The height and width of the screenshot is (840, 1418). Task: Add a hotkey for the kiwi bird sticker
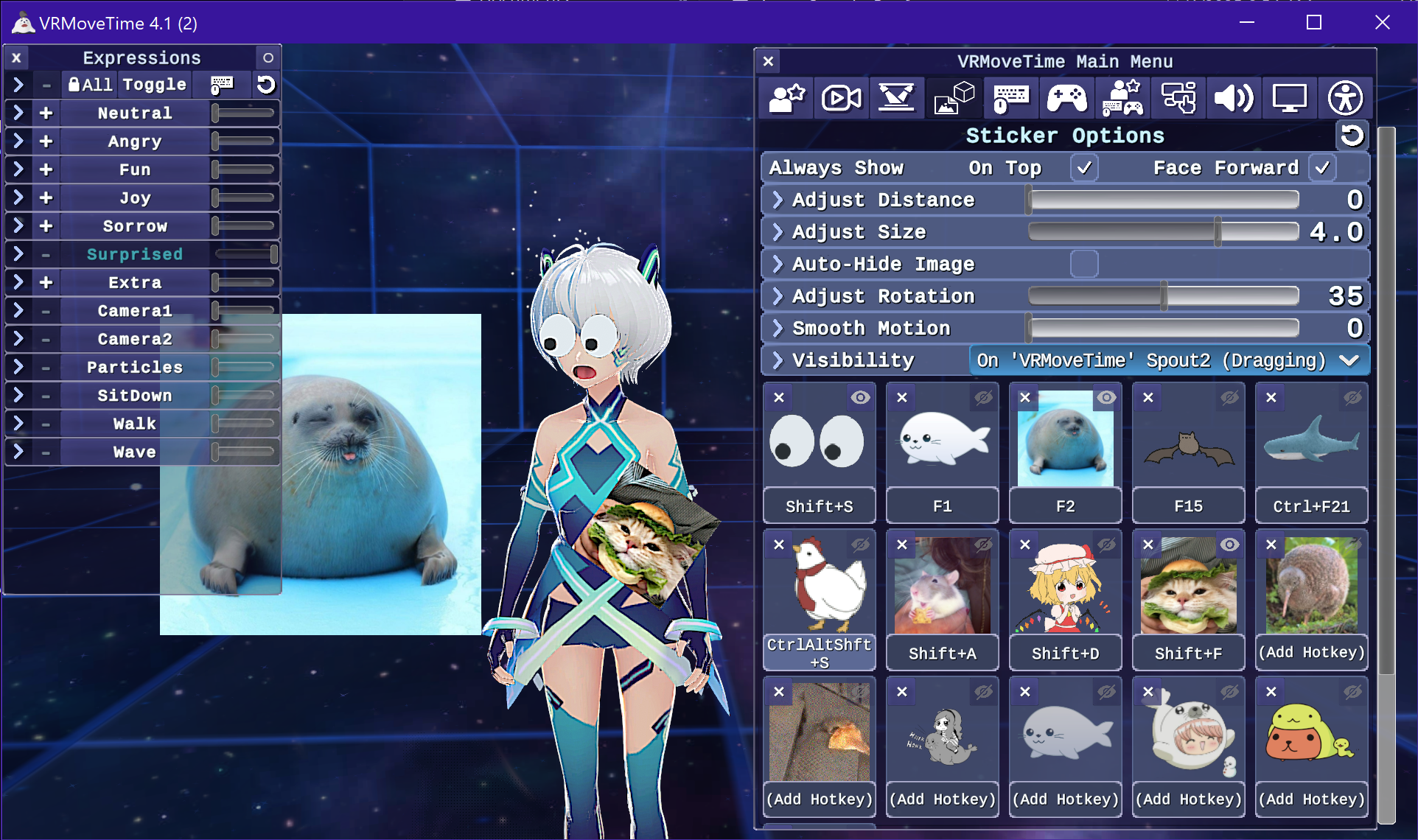1311,653
